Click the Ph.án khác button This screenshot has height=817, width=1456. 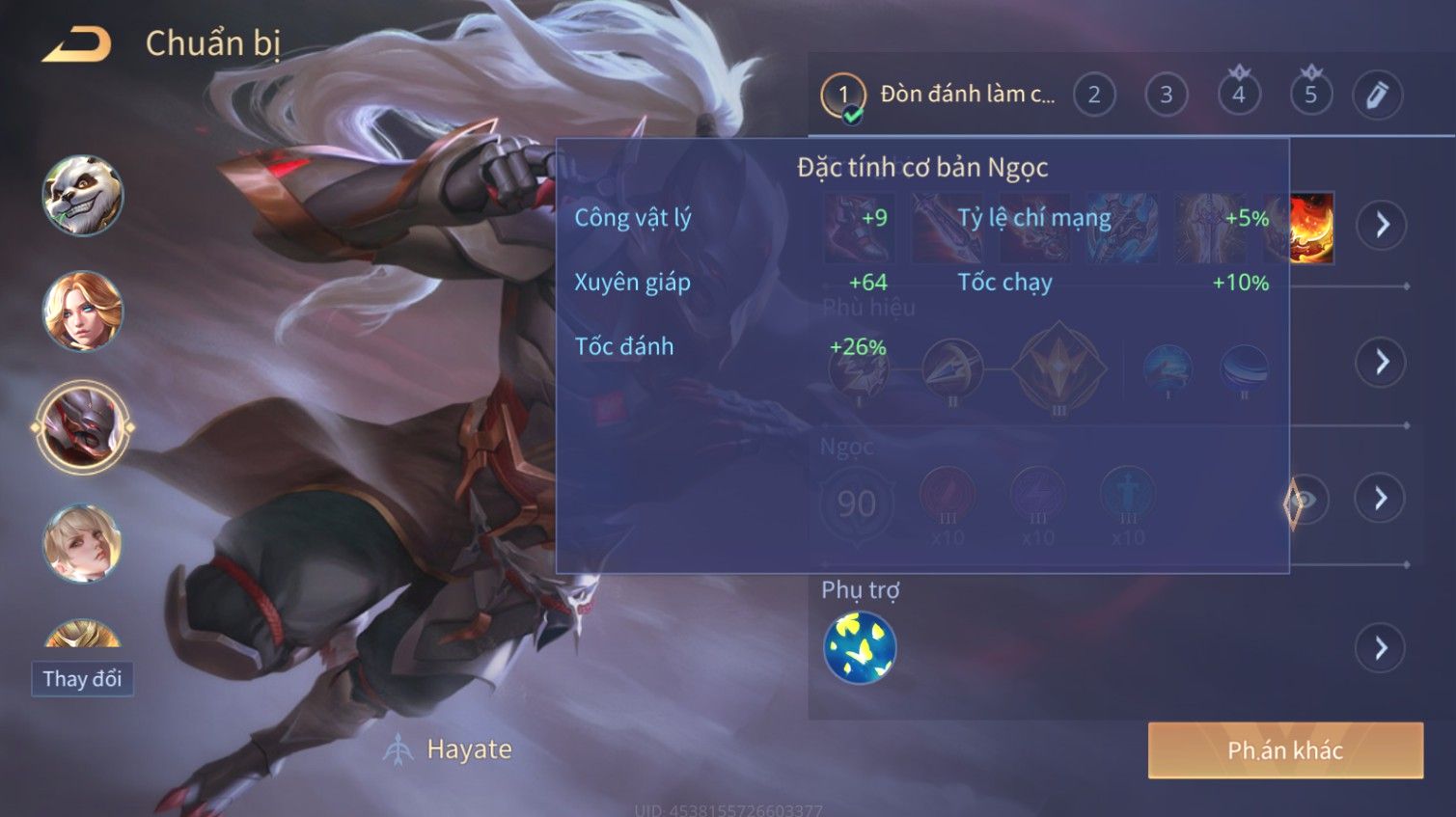(x=1284, y=750)
